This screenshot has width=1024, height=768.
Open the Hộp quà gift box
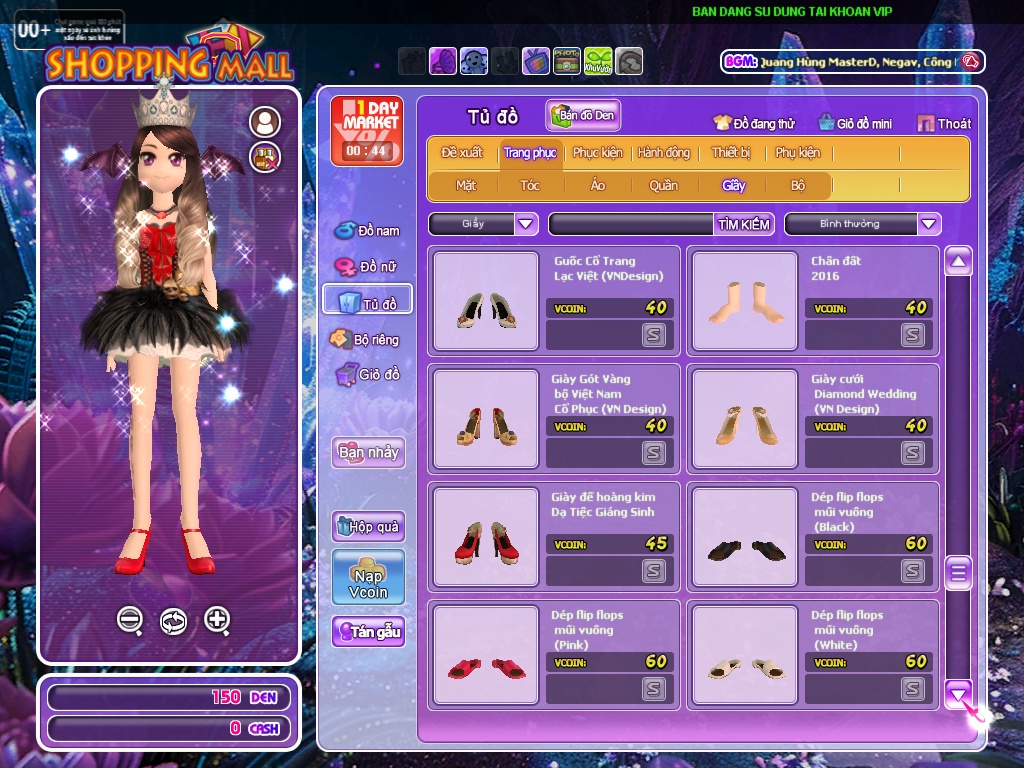point(368,526)
